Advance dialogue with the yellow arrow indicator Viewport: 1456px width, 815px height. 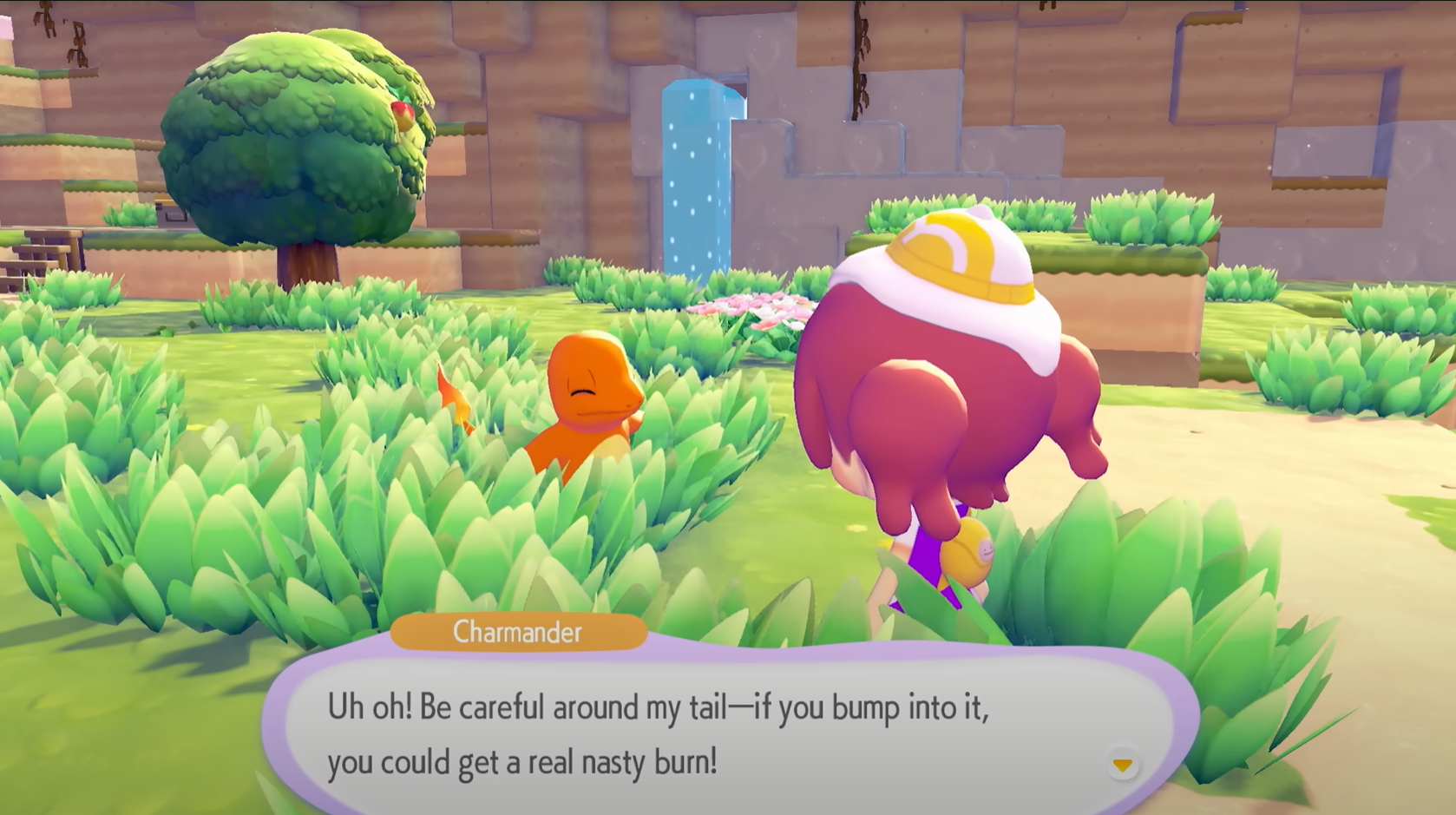[x=1122, y=765]
